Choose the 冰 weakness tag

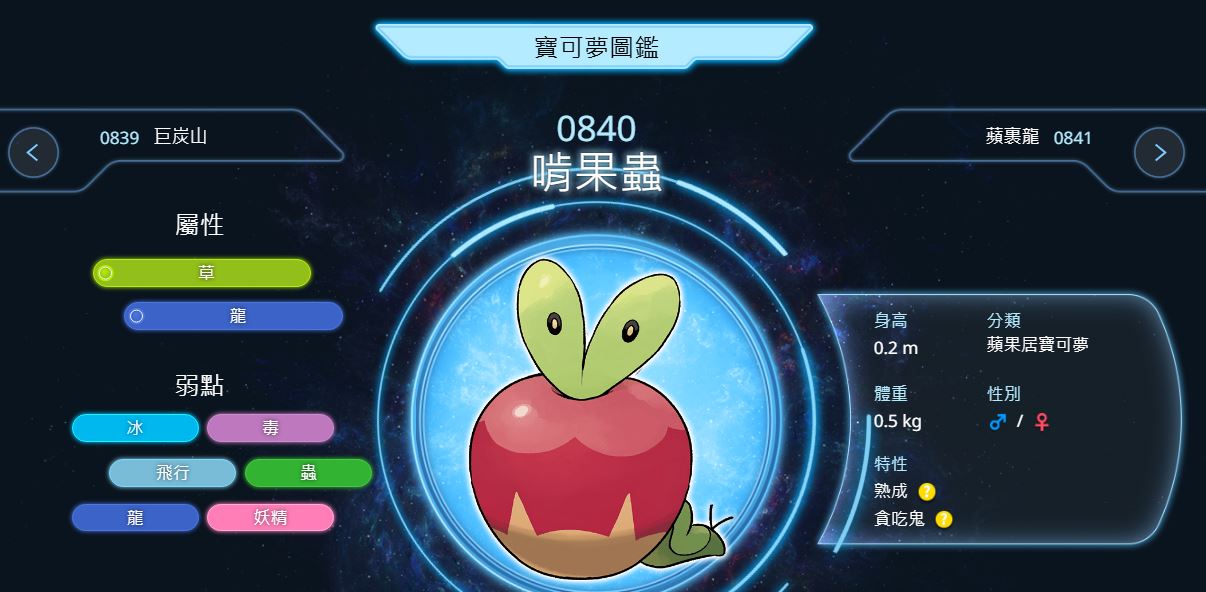click(135, 428)
